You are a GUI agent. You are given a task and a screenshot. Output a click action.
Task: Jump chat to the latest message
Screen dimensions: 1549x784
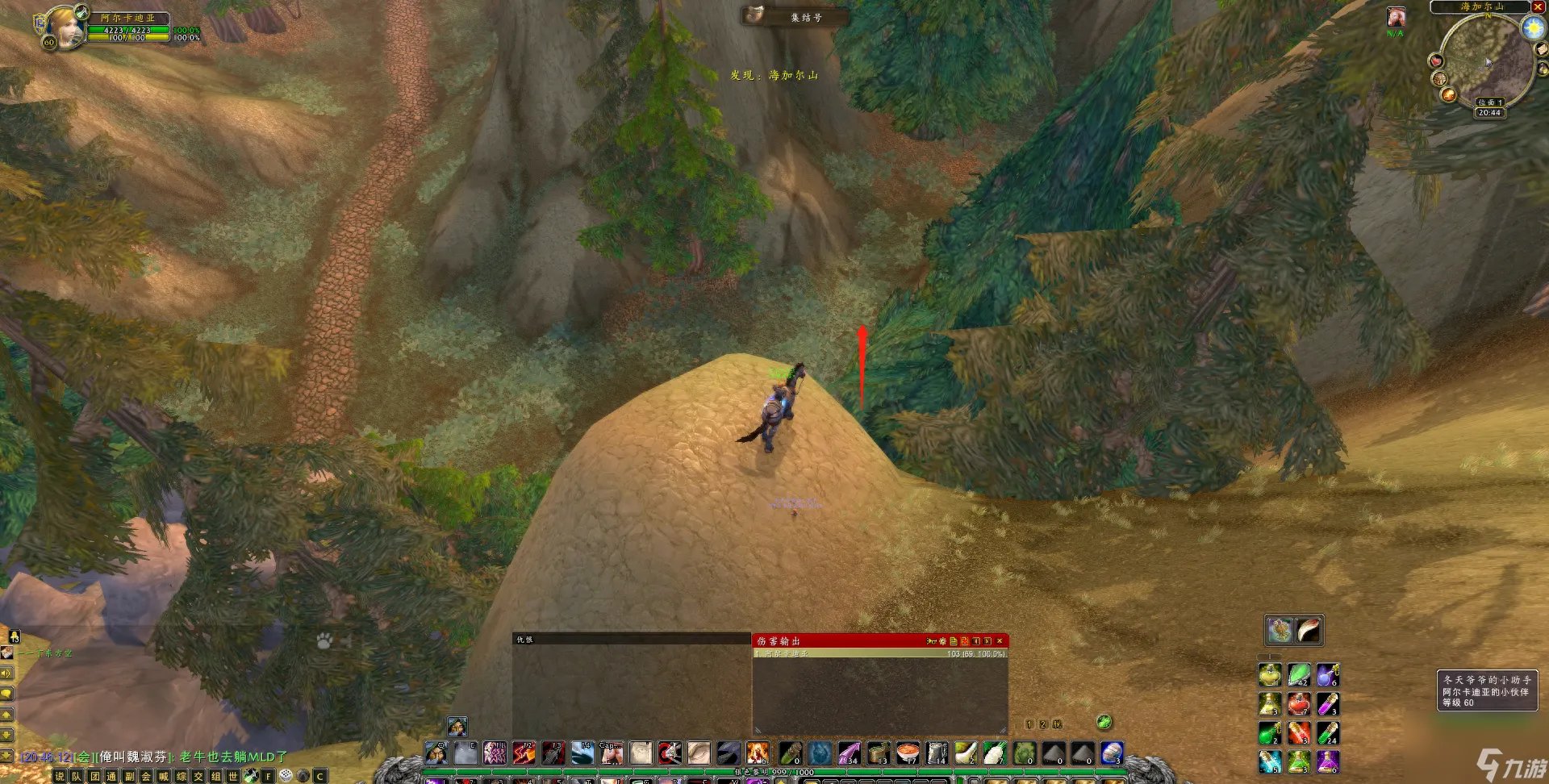click(x=6, y=756)
